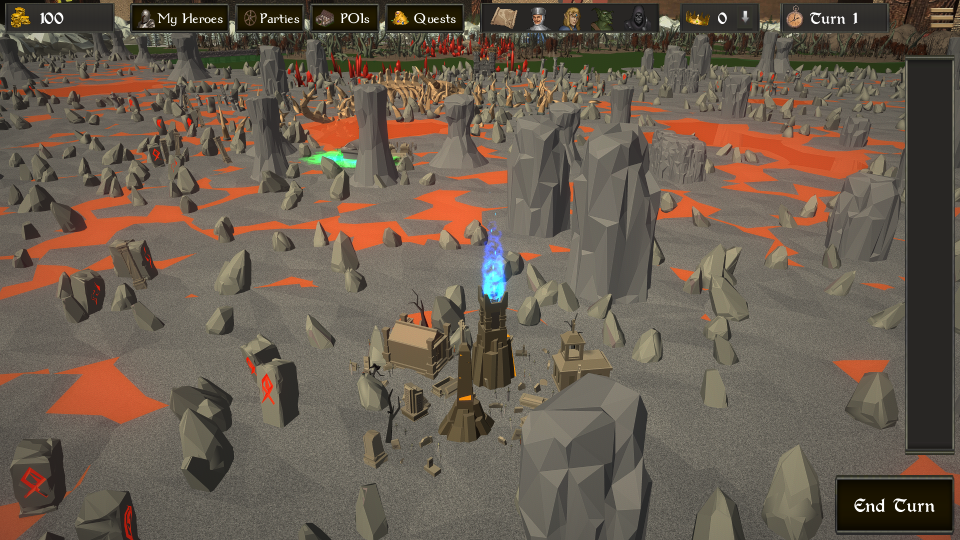Choose the green orc portrait
960x540 pixels.
pos(604,18)
